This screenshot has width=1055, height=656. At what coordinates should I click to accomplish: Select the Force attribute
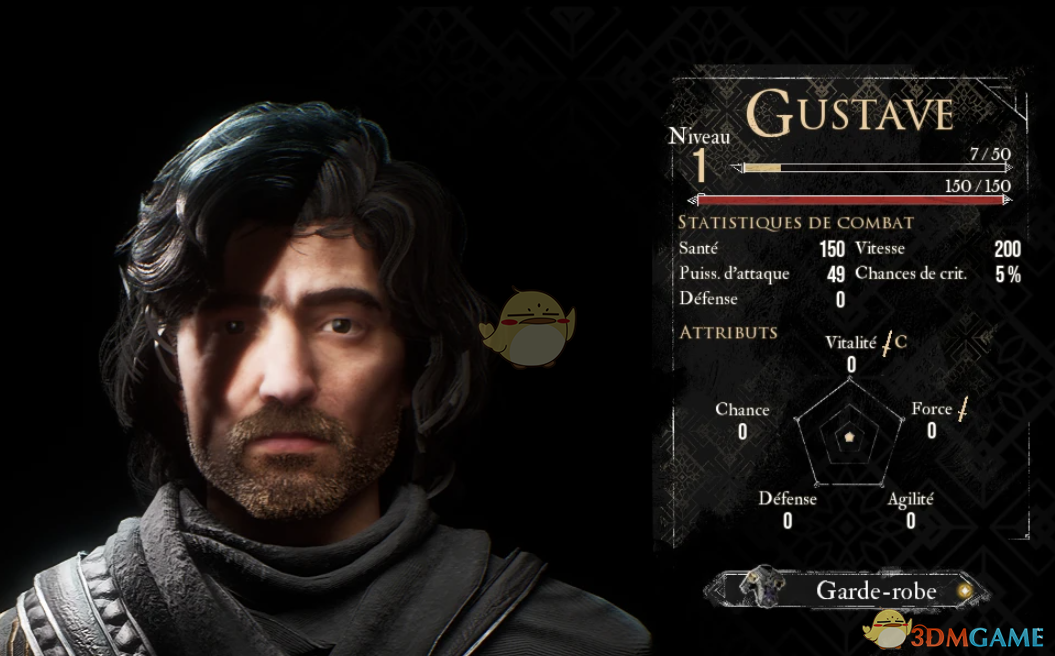click(931, 409)
